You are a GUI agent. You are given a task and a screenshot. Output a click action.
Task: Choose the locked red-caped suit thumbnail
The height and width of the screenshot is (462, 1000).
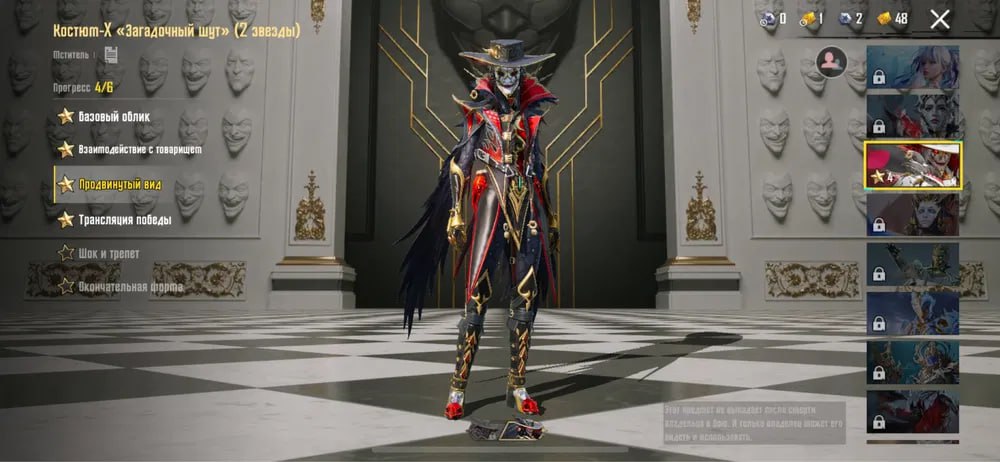click(x=912, y=409)
